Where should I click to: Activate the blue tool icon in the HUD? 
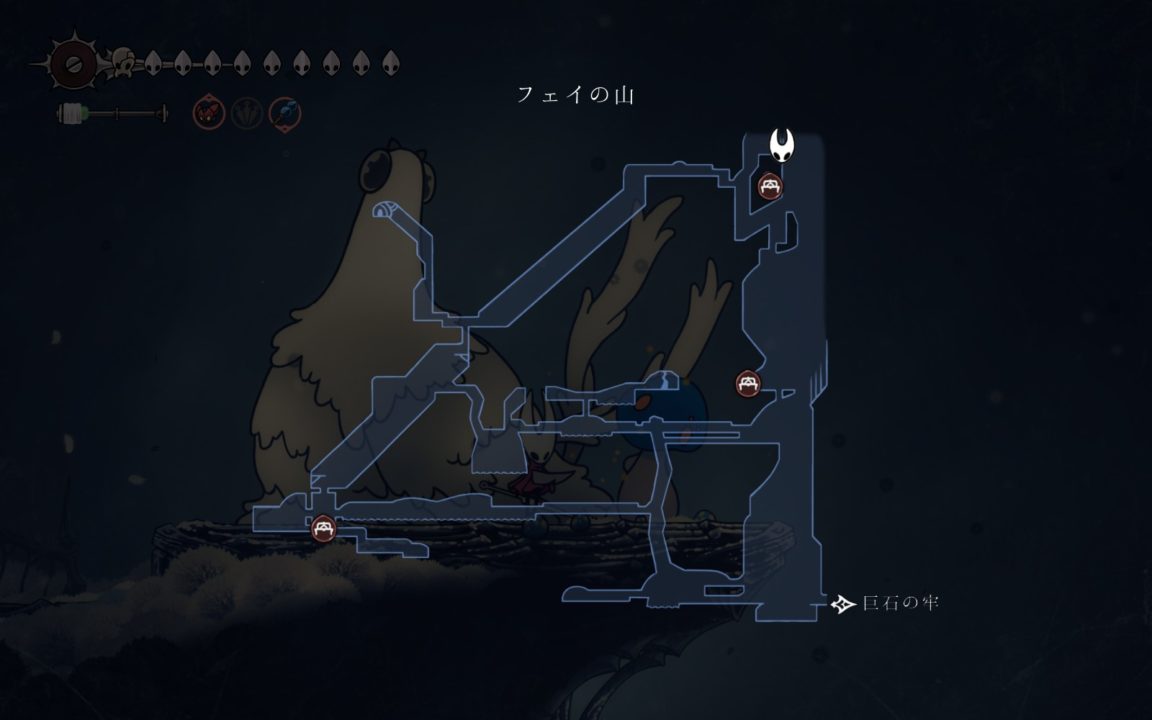pos(284,113)
